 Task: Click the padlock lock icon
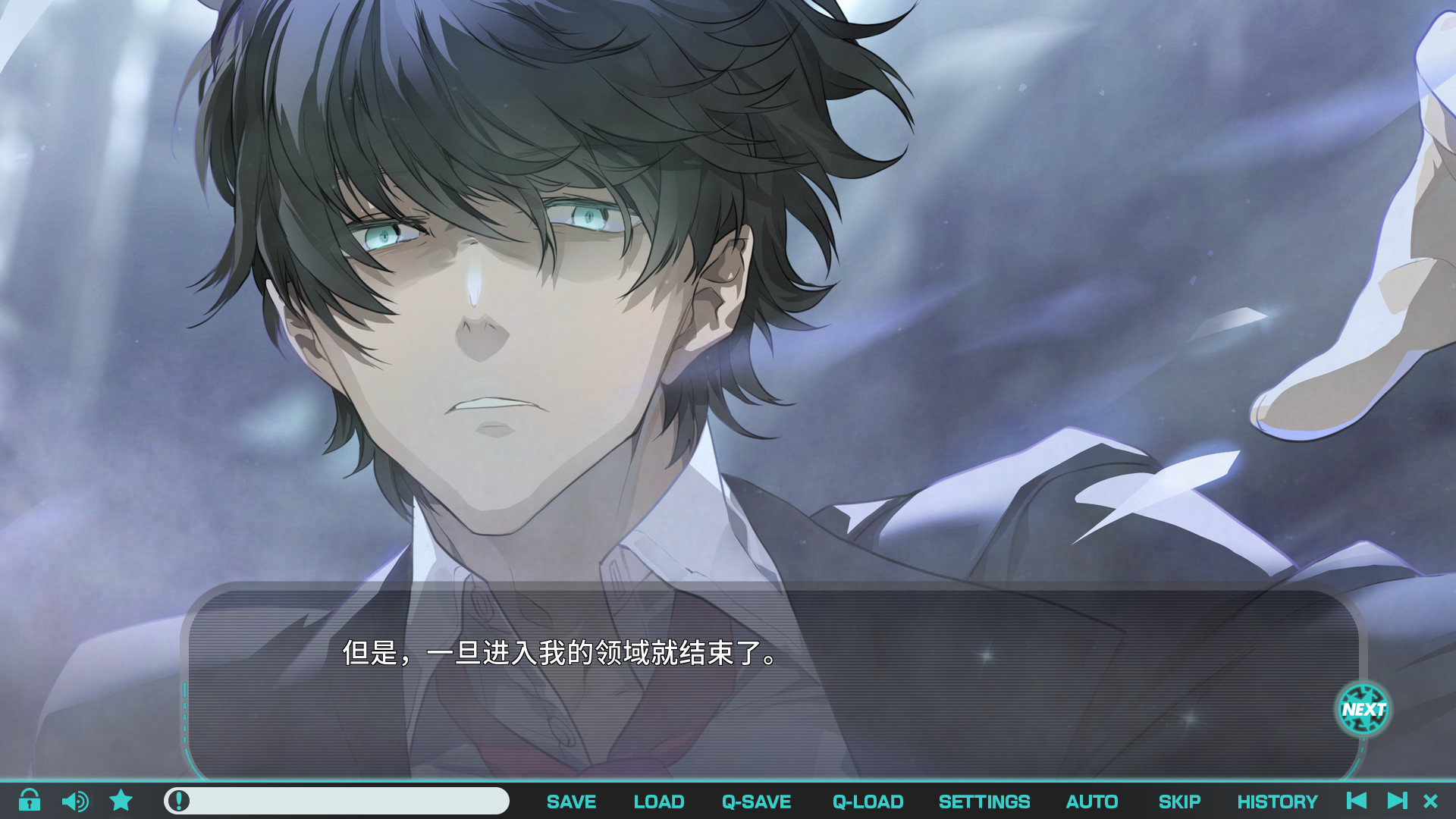point(30,801)
